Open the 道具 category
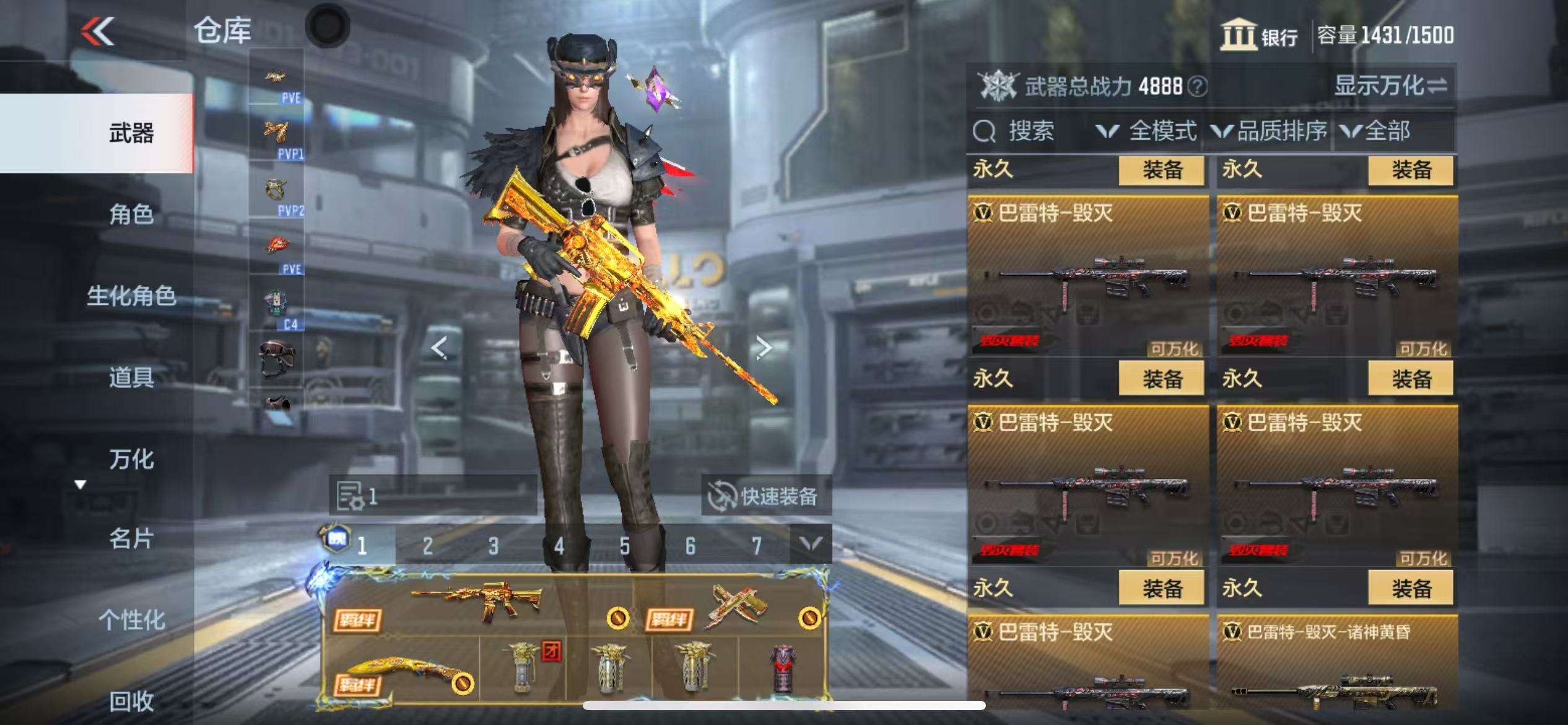This screenshot has height=725, width=1568. coord(131,377)
